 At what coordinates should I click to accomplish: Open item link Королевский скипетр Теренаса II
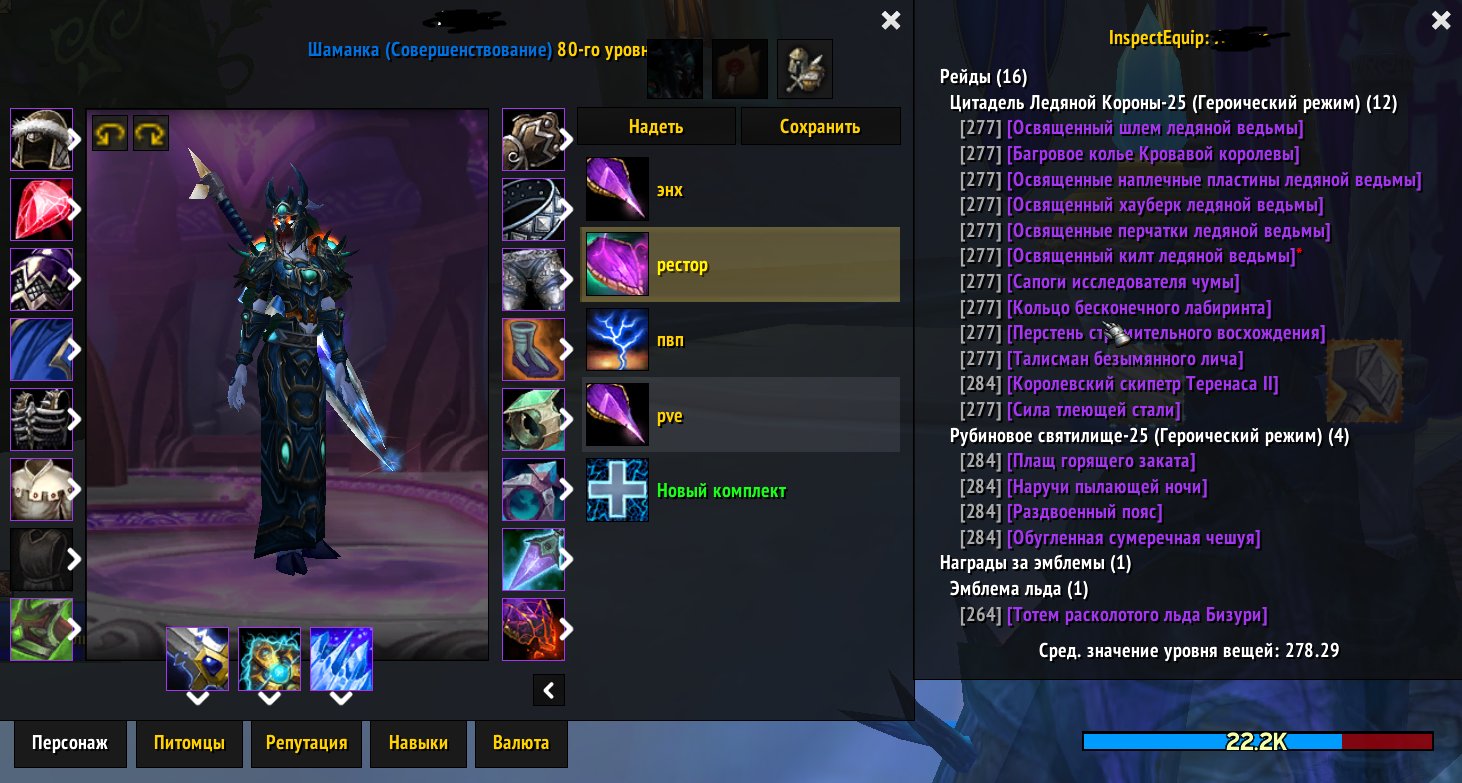click(x=1142, y=384)
